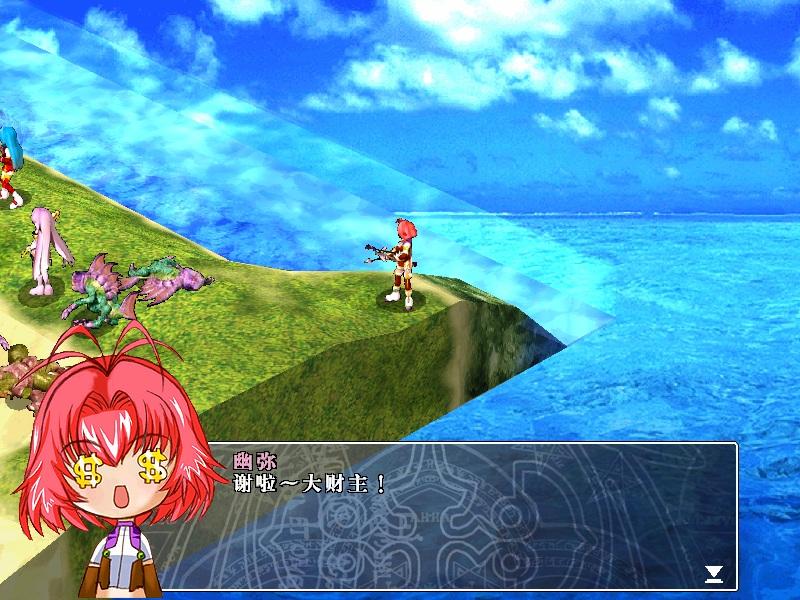Click the dialogue advance arrow
This screenshot has height=600, width=800.
714,573
